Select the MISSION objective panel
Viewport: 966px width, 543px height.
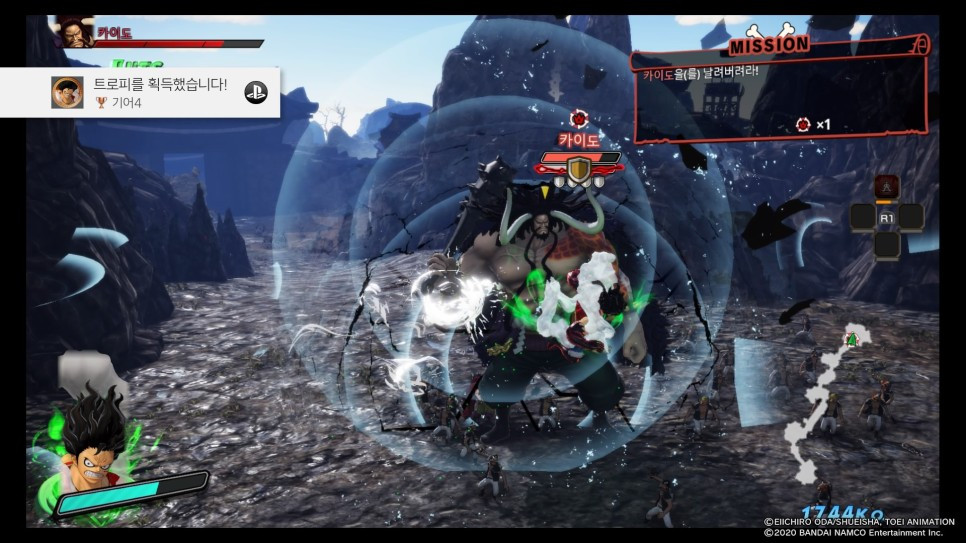(780, 92)
